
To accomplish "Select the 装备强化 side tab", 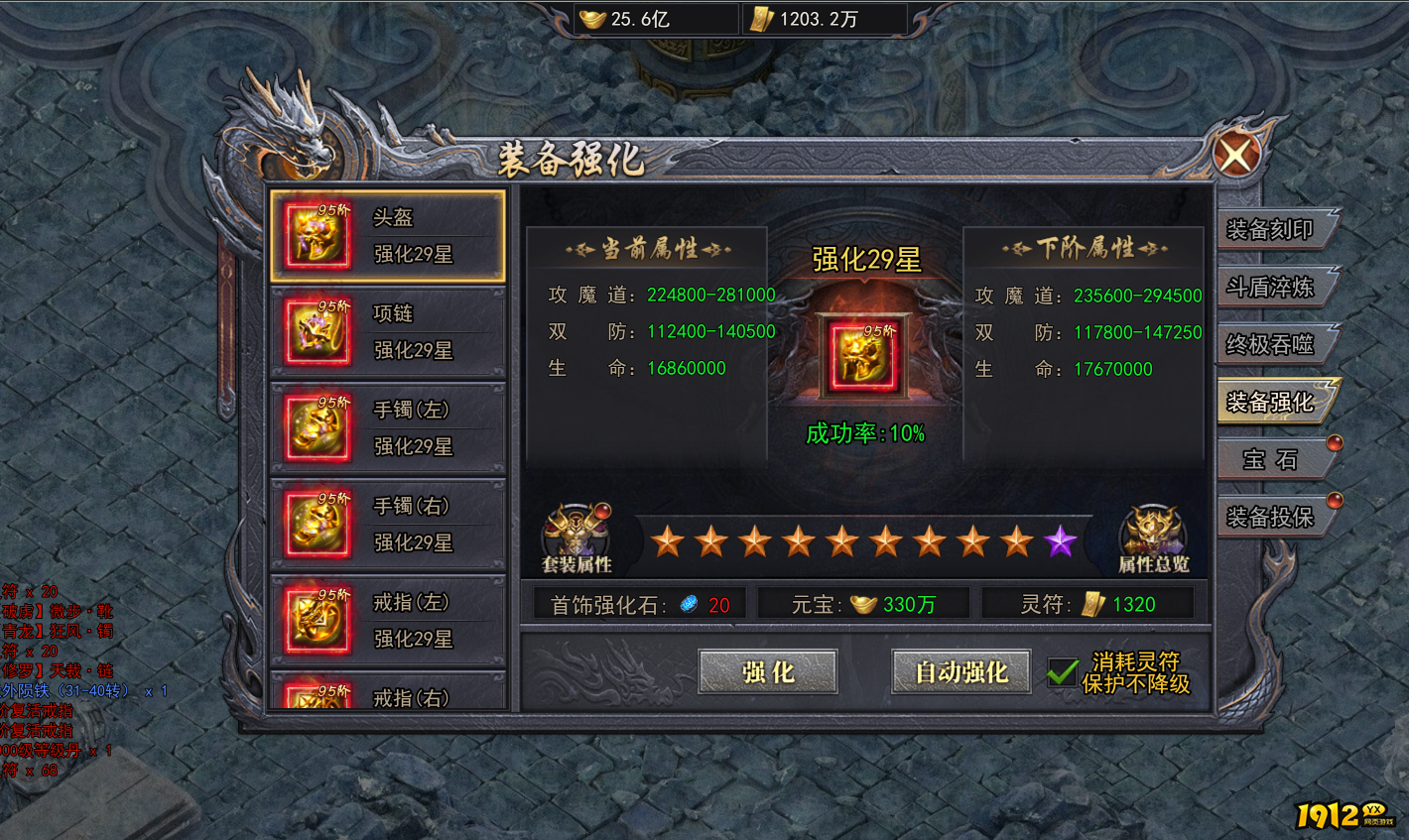I will point(1270,402).
